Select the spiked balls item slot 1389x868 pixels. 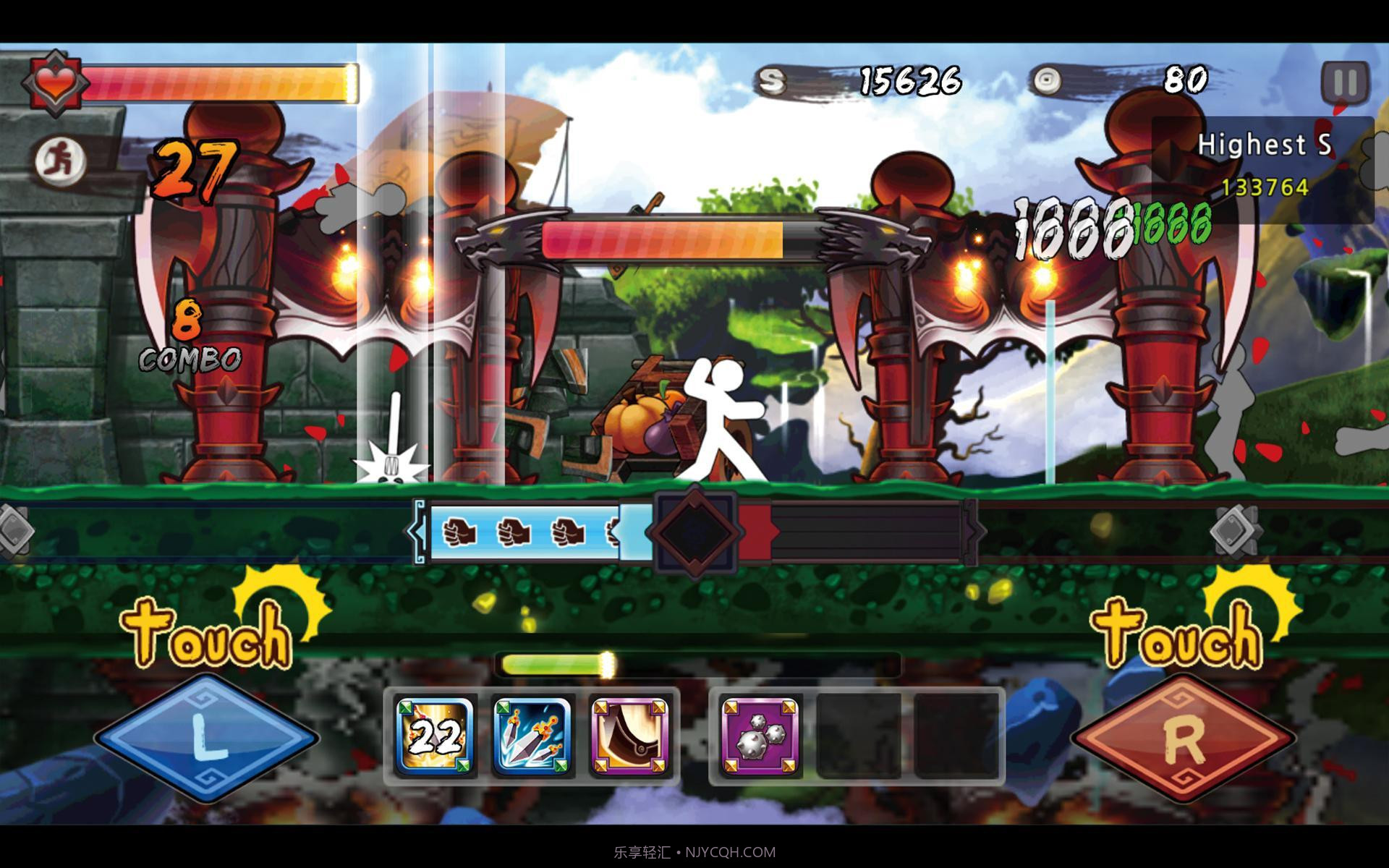pyautogui.click(x=760, y=736)
